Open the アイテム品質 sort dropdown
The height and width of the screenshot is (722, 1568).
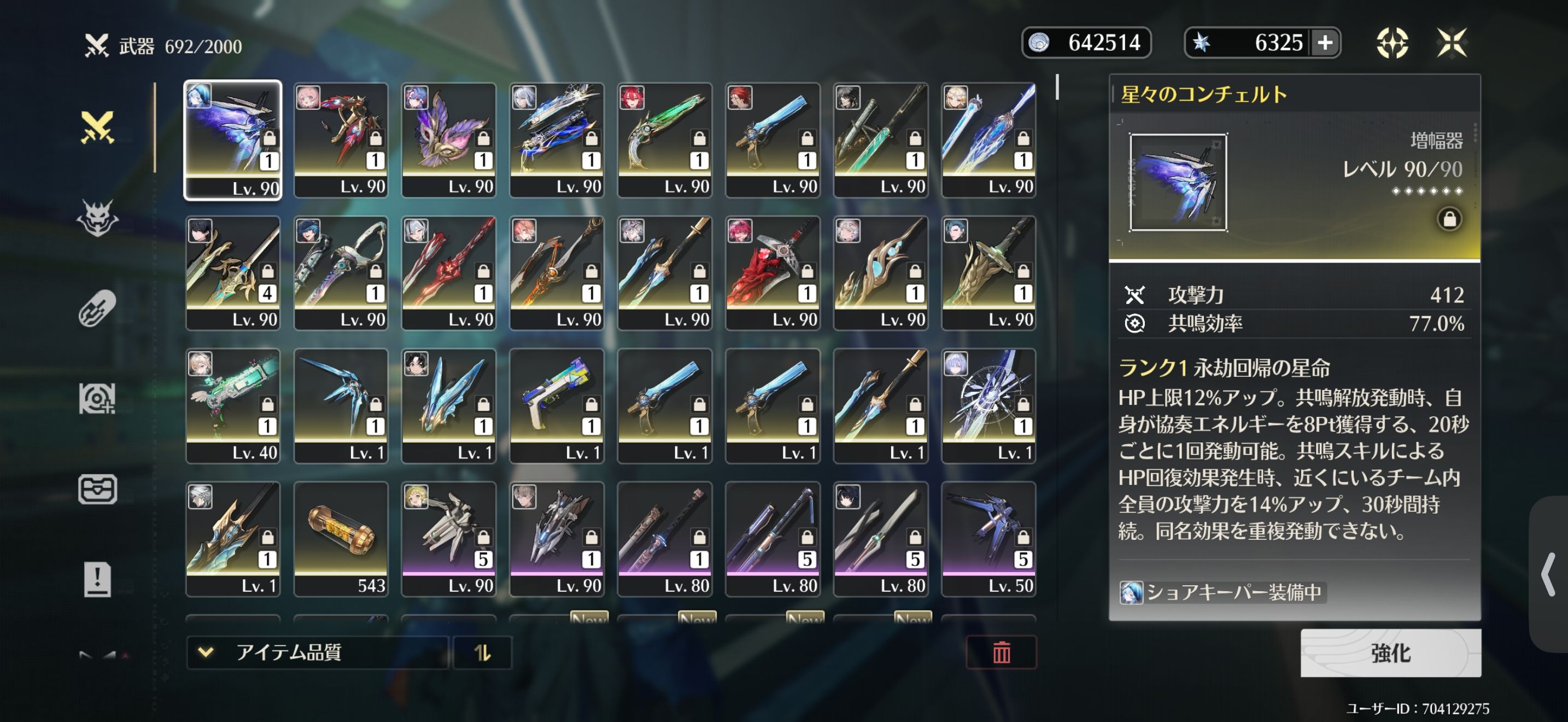tap(317, 653)
